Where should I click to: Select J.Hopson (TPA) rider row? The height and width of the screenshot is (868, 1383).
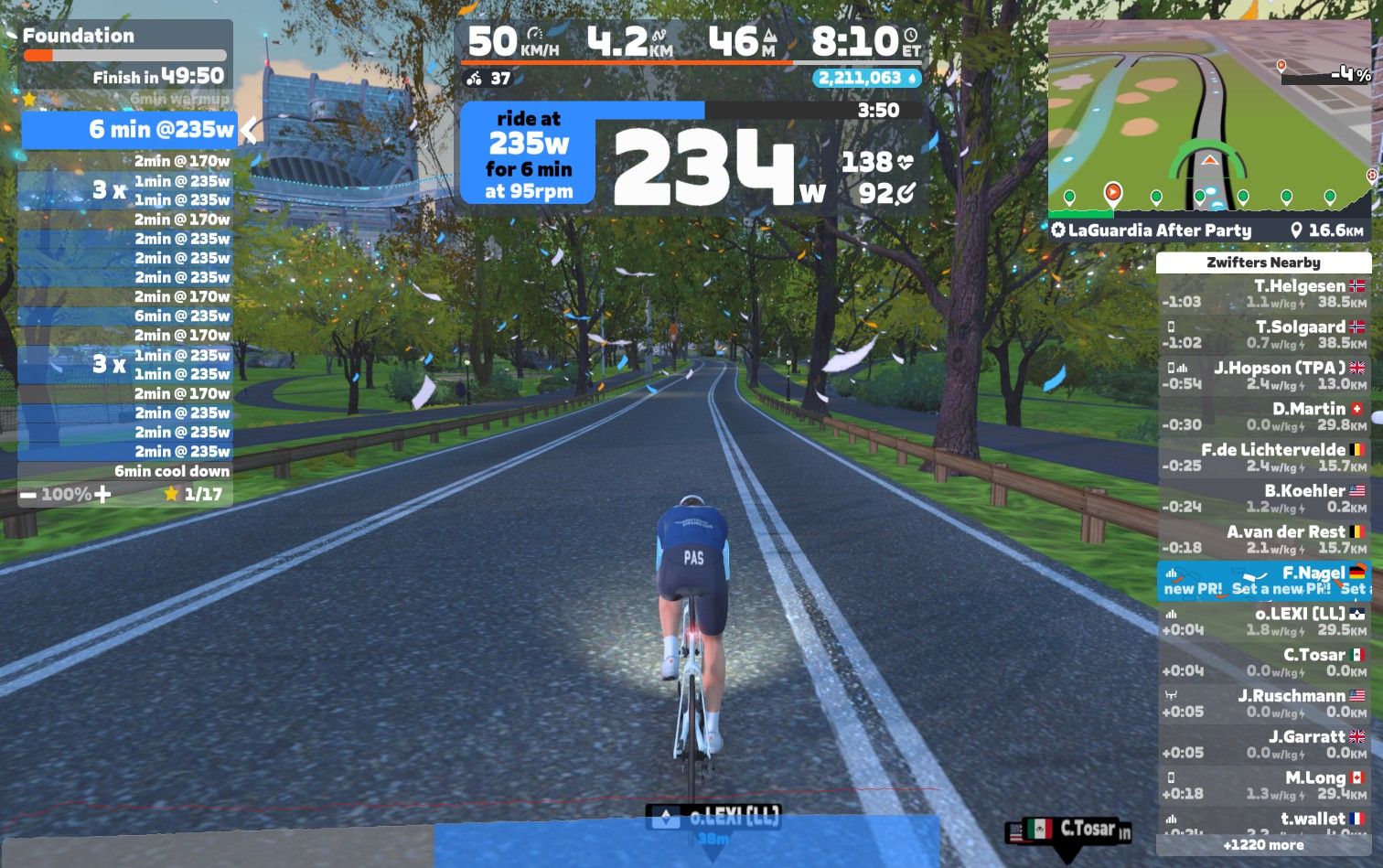pos(1263,376)
